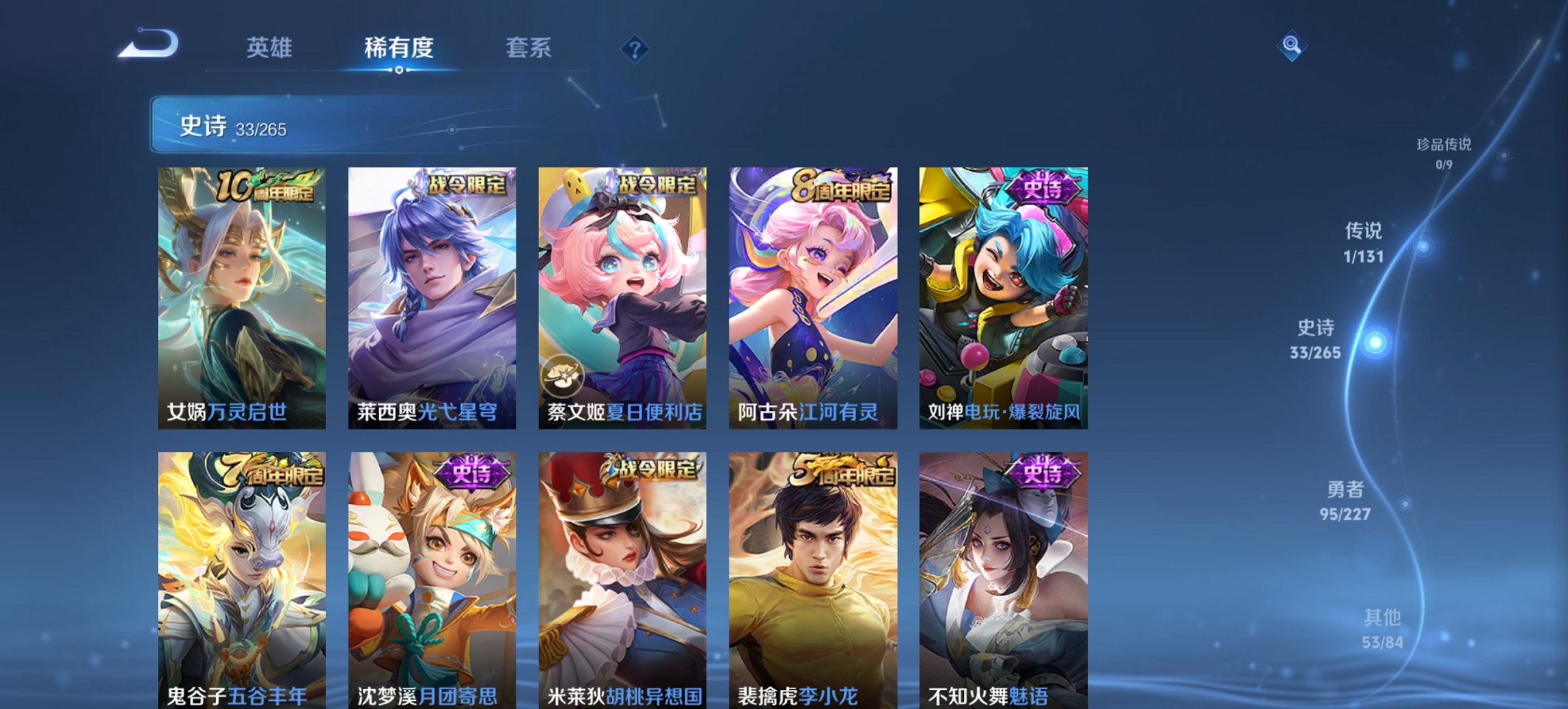The width and height of the screenshot is (1568, 709).
Task: Switch to the 套系 tab
Action: 529,48
